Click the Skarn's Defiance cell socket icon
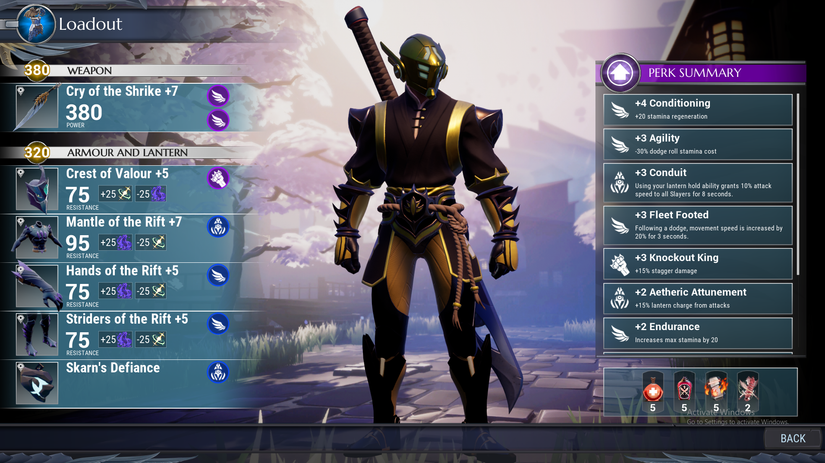The height and width of the screenshot is (463, 825). tap(218, 372)
